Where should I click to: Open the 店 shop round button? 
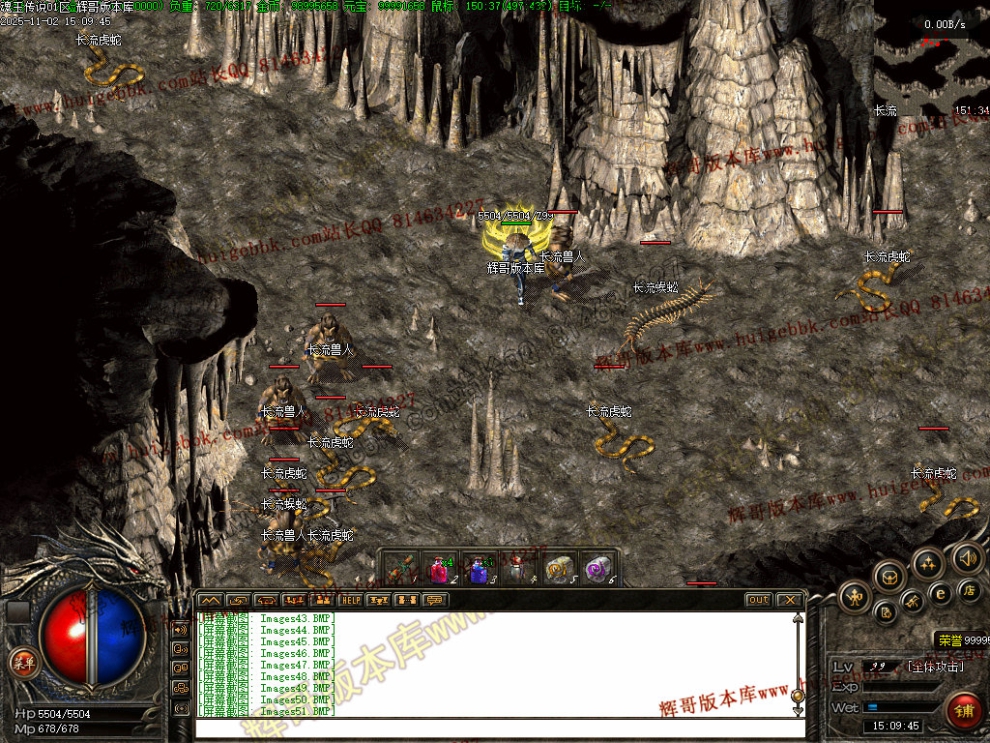click(968, 590)
